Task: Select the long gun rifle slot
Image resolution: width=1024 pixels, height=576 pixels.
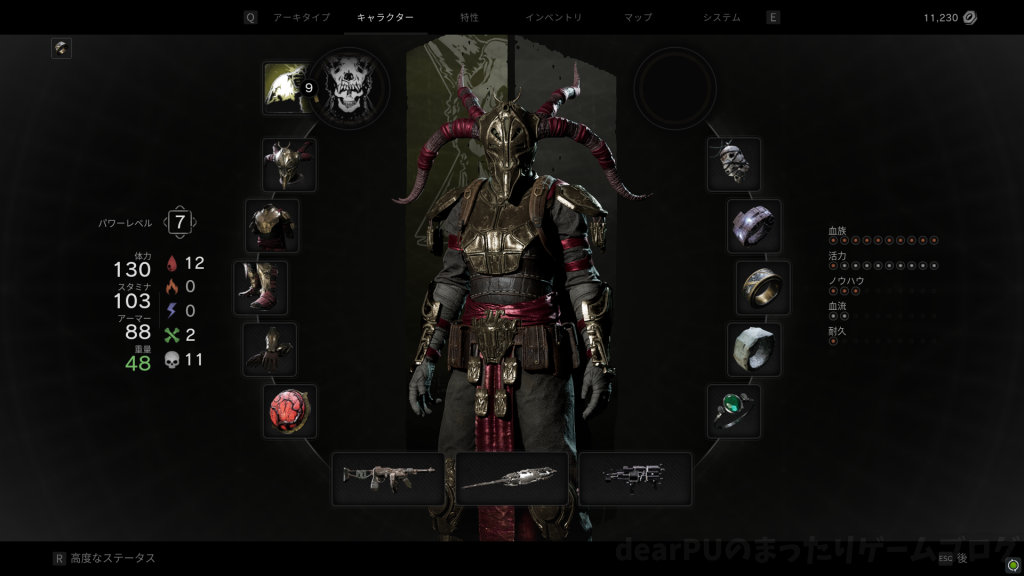Action: (388, 478)
